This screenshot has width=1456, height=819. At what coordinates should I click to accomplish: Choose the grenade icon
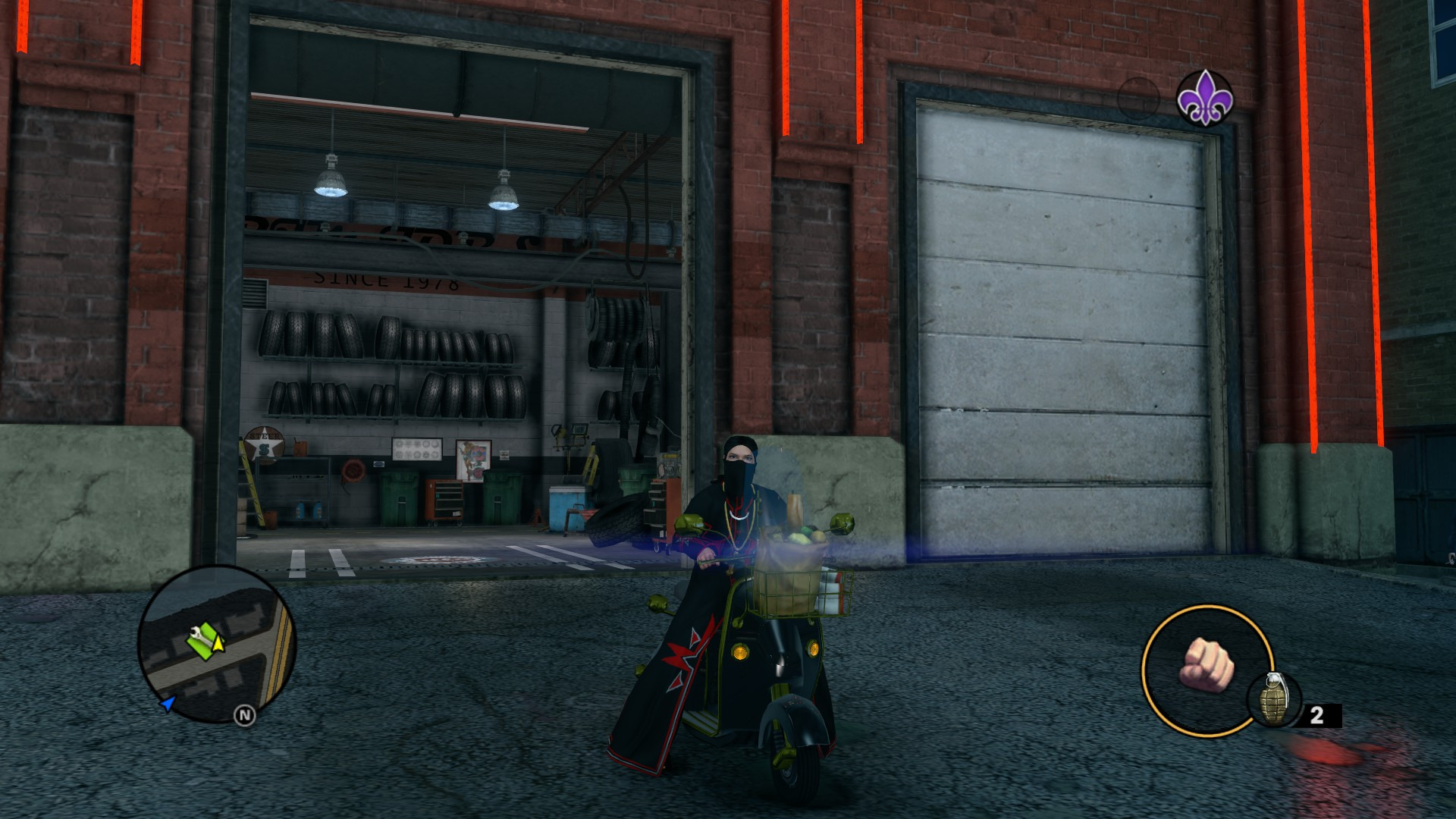[1273, 699]
